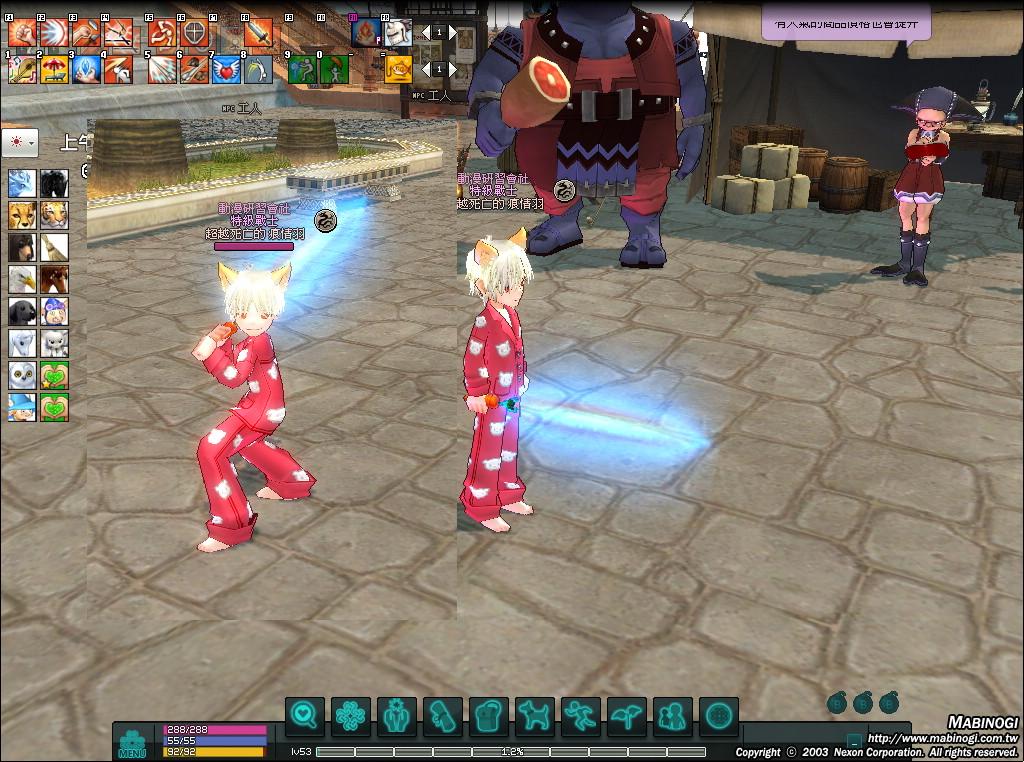
Task: Summon the cheetah pet
Action: [22, 215]
